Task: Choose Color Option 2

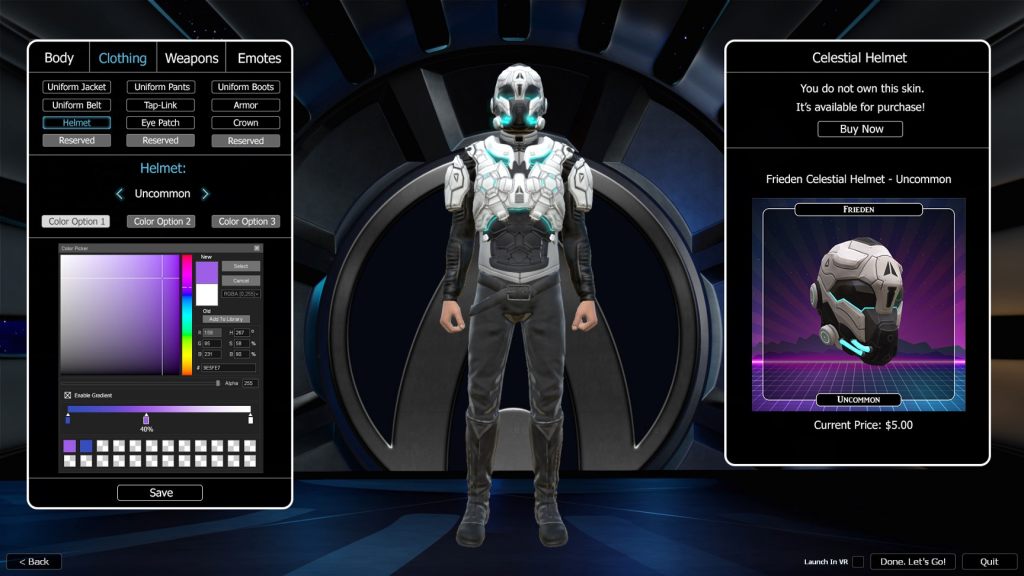Action: (160, 221)
